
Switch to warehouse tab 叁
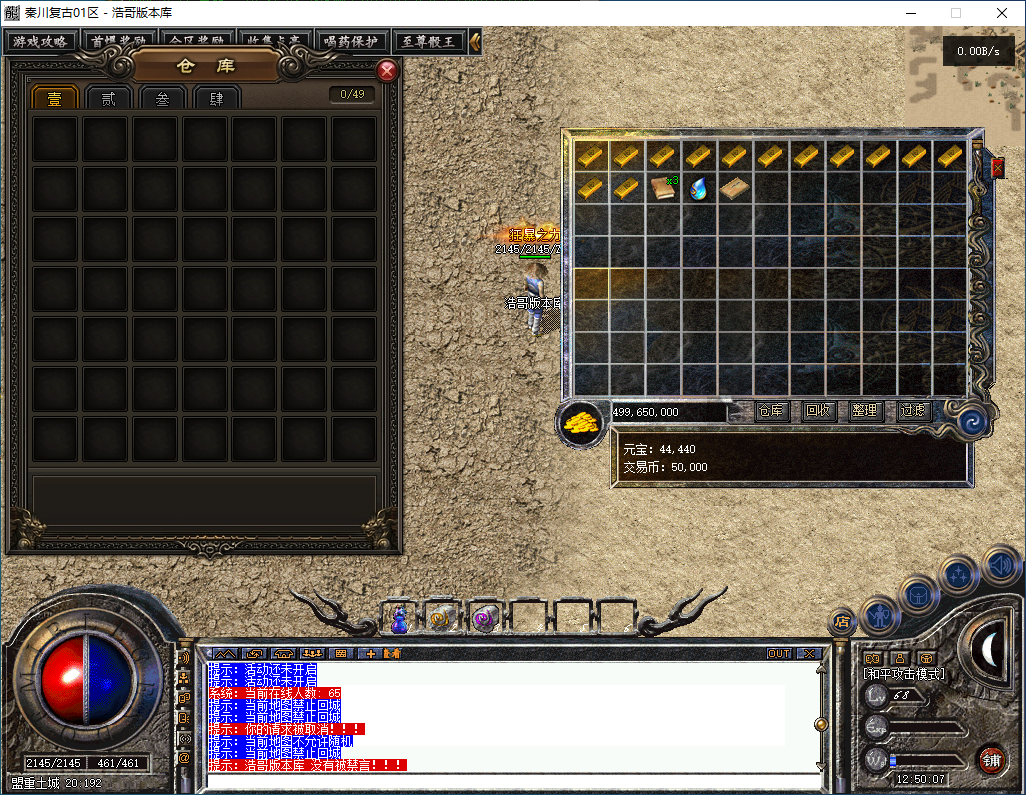pyautogui.click(x=162, y=98)
